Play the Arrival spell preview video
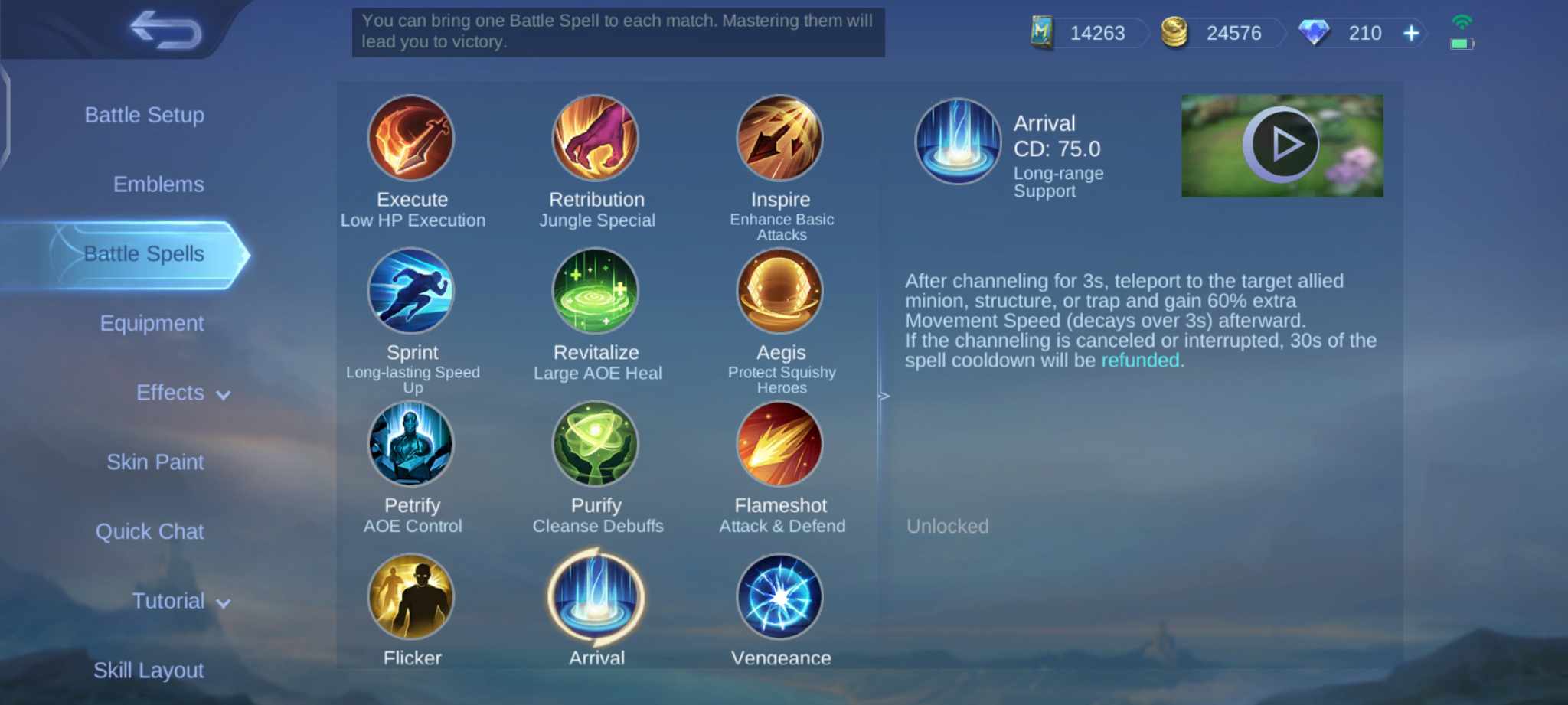The width and height of the screenshot is (1568, 705). pos(1282,144)
